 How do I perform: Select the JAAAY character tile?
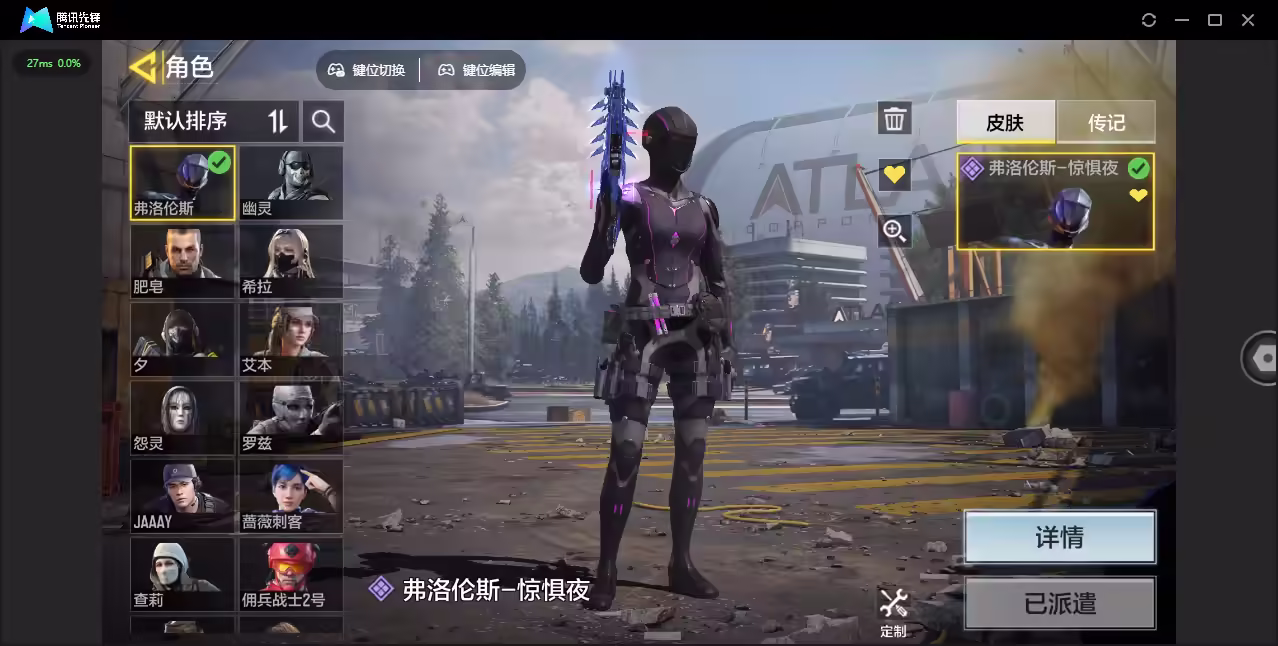tap(182, 495)
